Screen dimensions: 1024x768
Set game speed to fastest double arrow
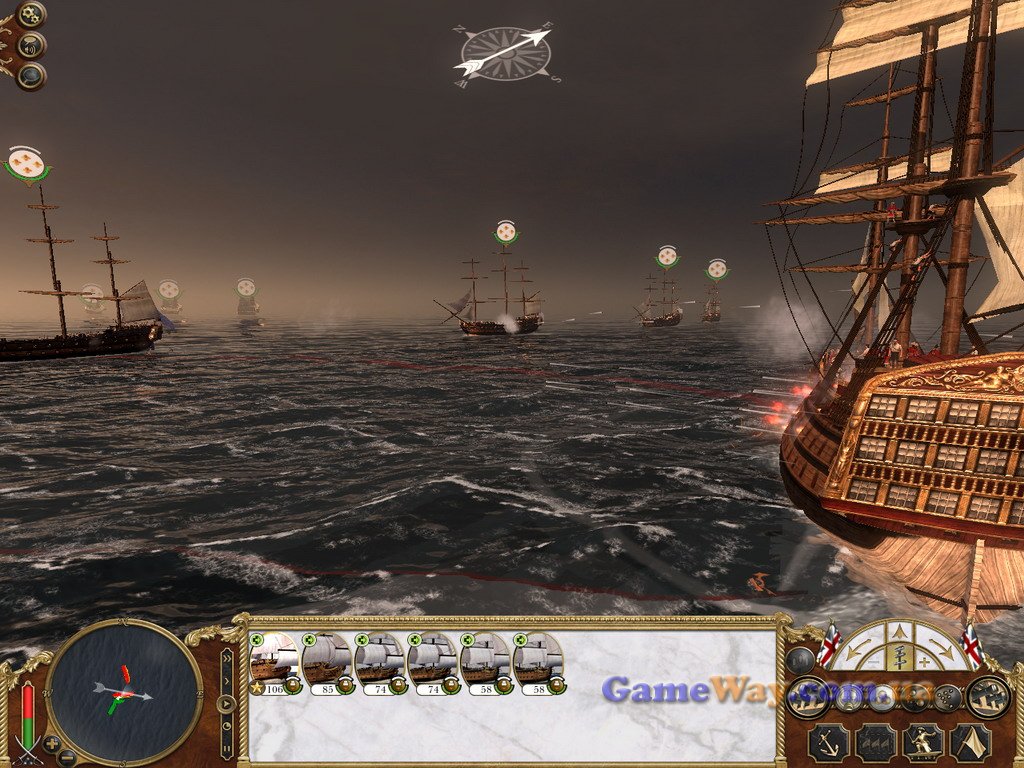[227, 658]
